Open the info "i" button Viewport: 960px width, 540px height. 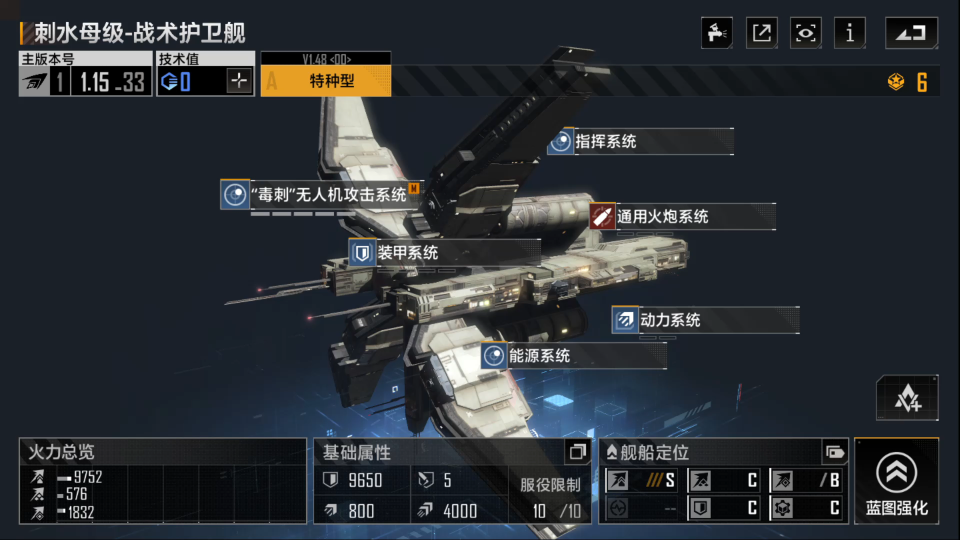pos(849,33)
